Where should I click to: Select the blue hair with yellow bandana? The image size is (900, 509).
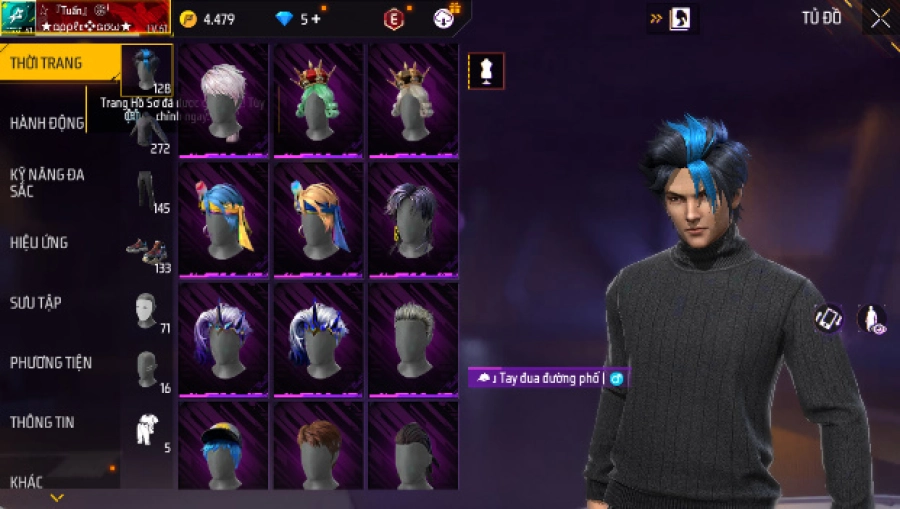pos(223,218)
